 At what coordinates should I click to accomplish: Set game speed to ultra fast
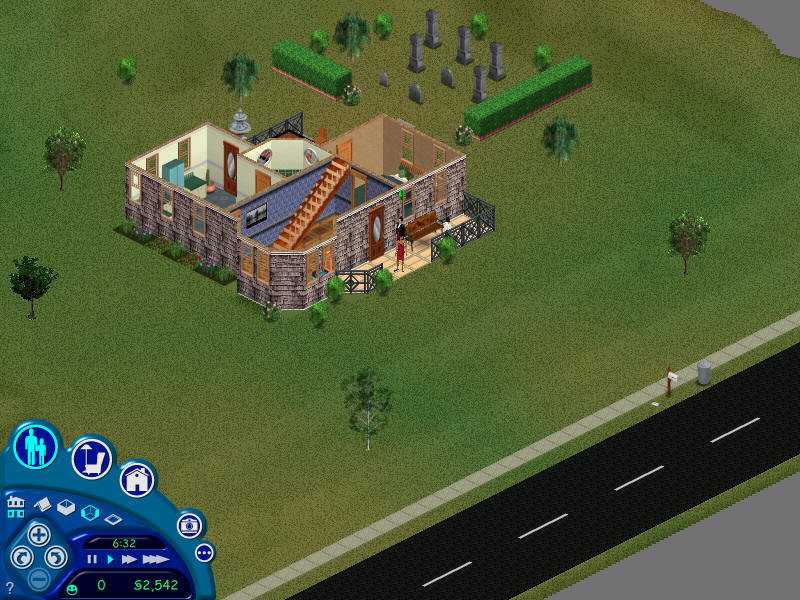[155, 560]
